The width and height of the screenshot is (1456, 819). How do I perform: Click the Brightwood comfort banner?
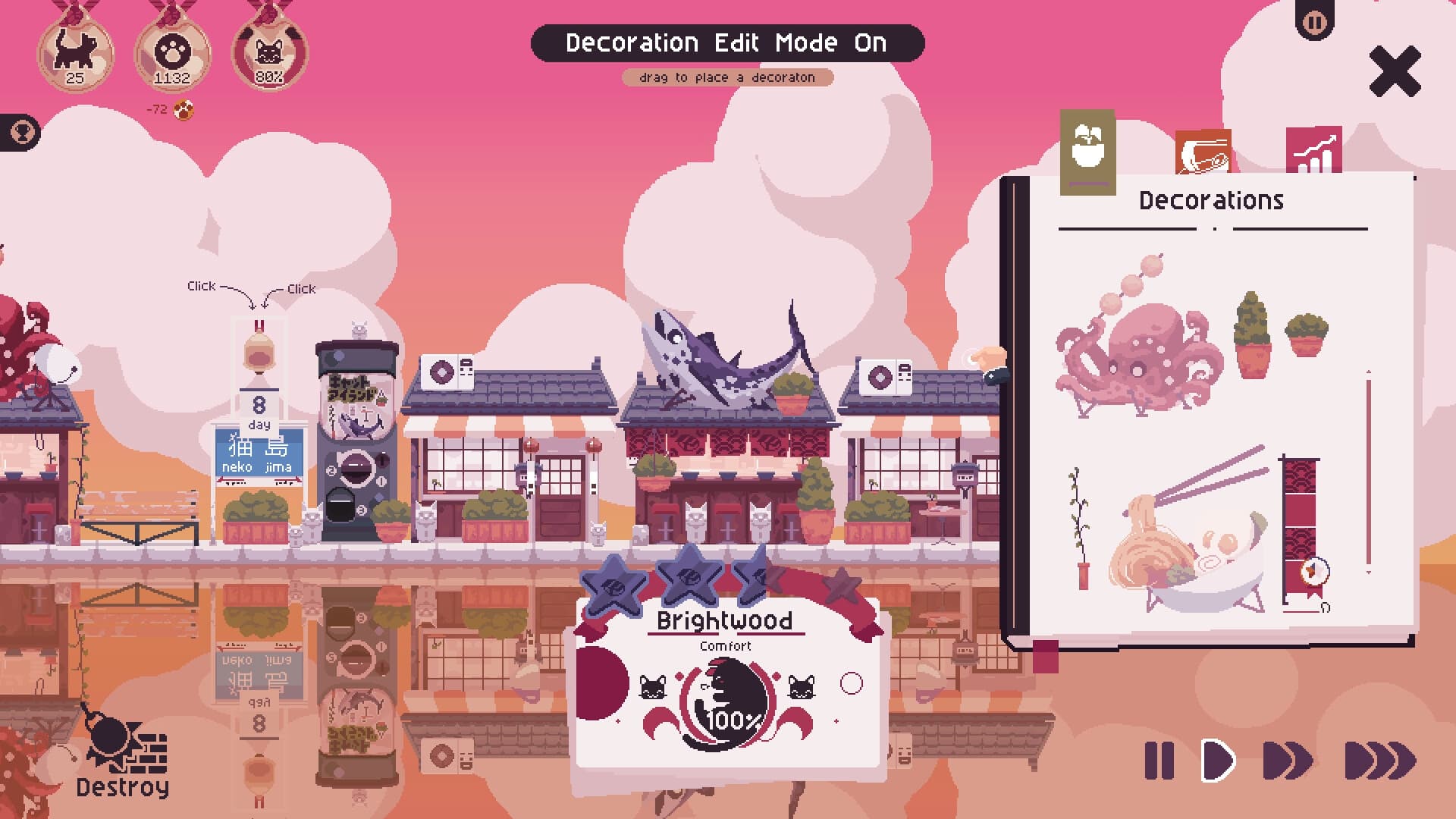click(x=726, y=620)
